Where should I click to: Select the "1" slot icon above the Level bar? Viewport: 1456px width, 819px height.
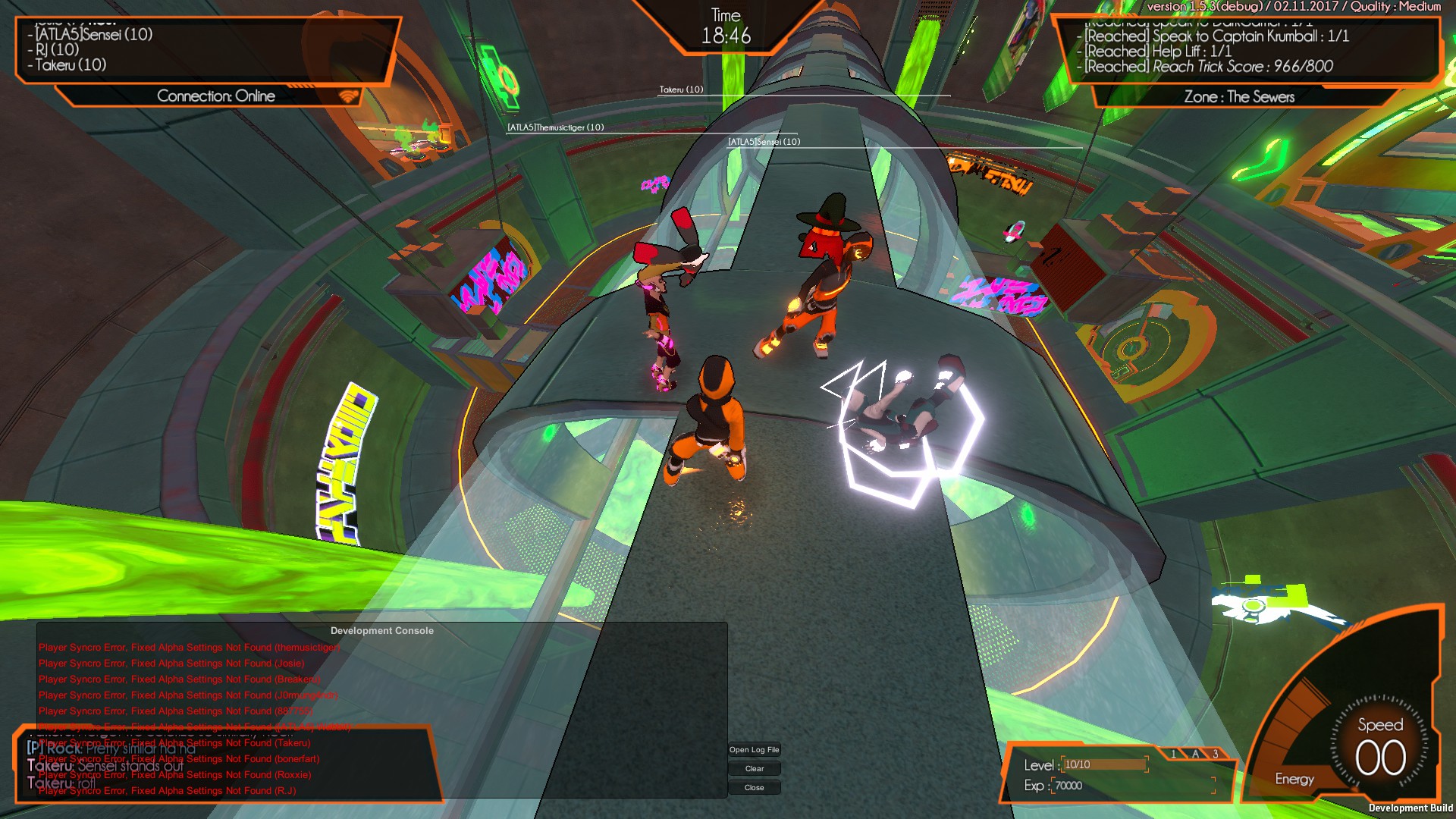[1175, 753]
